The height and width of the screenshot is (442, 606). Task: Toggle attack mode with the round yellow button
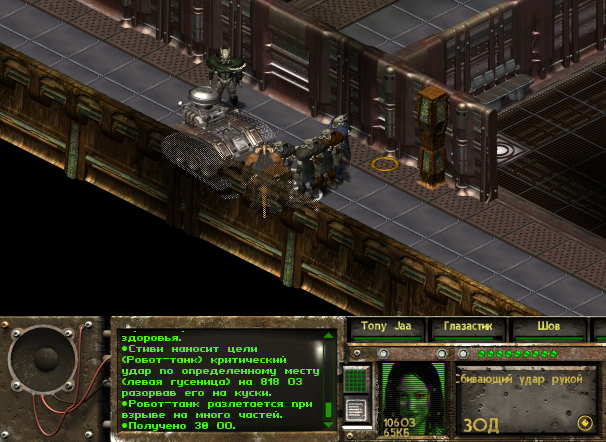coord(584,422)
